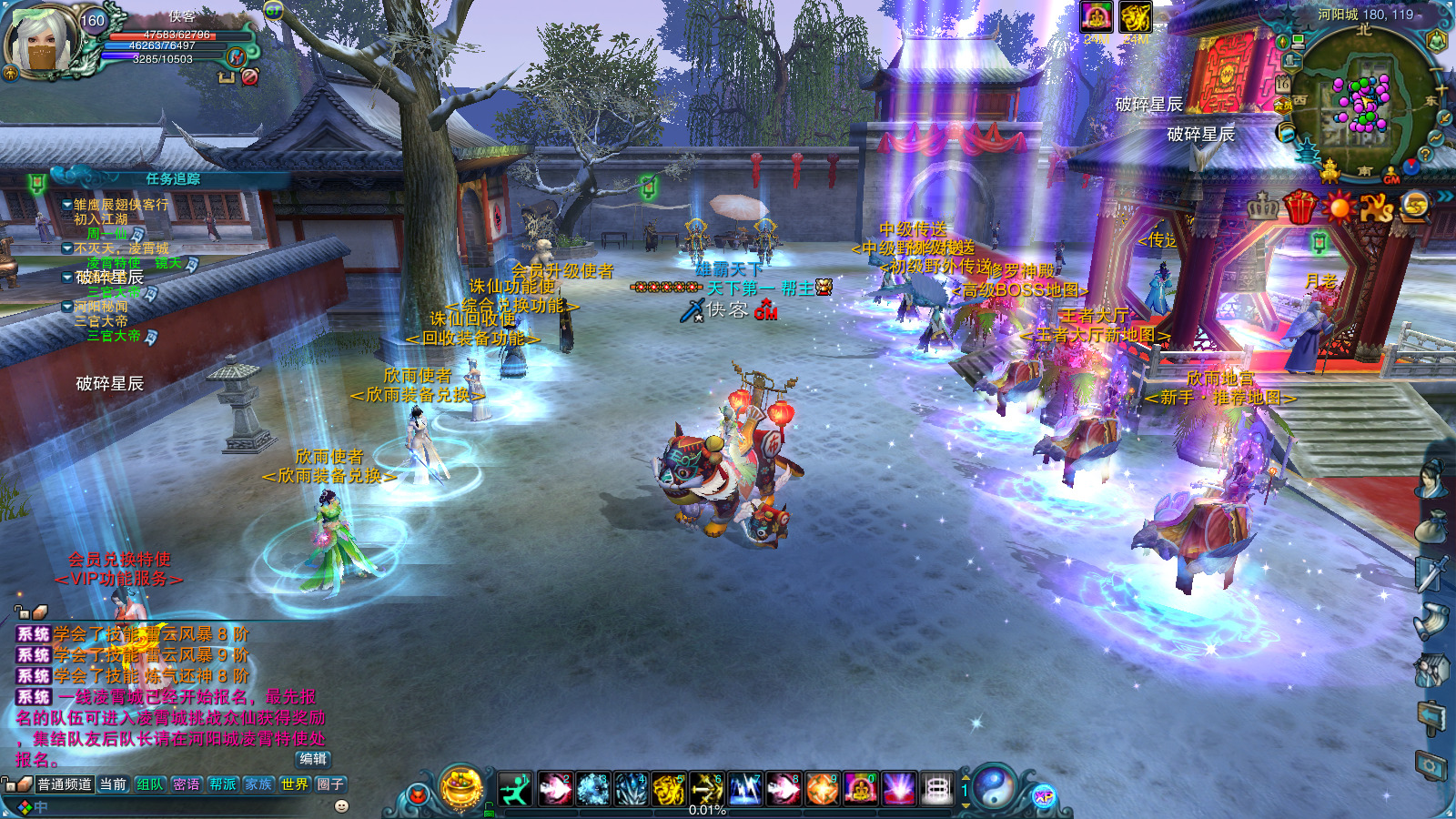1456x819 pixels.
Task: Activate the green running figure skill
Action: tap(515, 789)
